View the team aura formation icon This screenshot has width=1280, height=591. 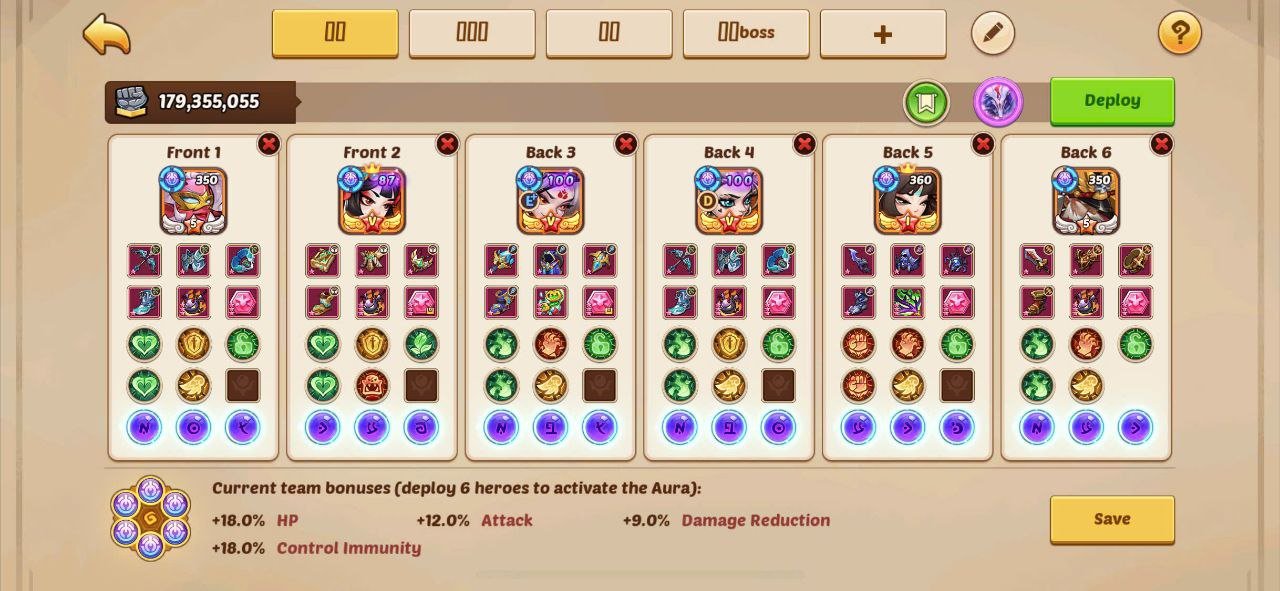point(150,518)
